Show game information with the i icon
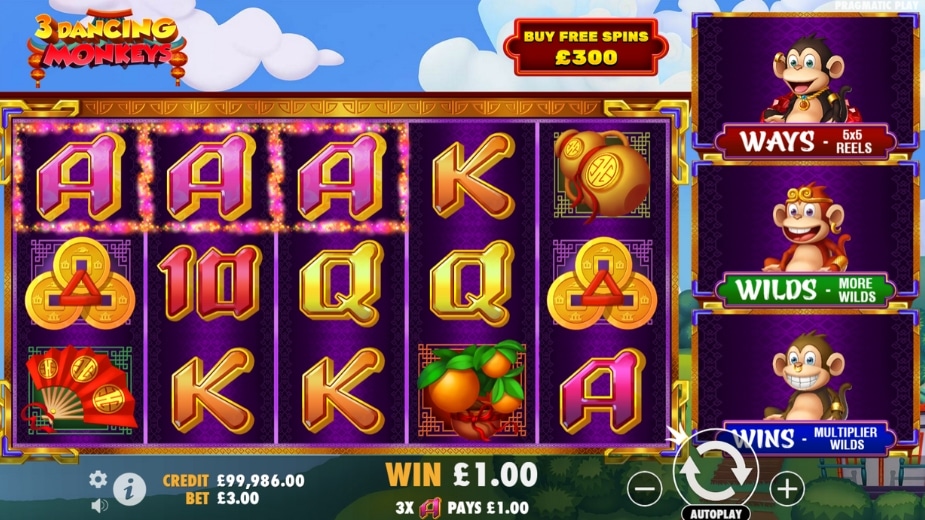 pyautogui.click(x=128, y=489)
